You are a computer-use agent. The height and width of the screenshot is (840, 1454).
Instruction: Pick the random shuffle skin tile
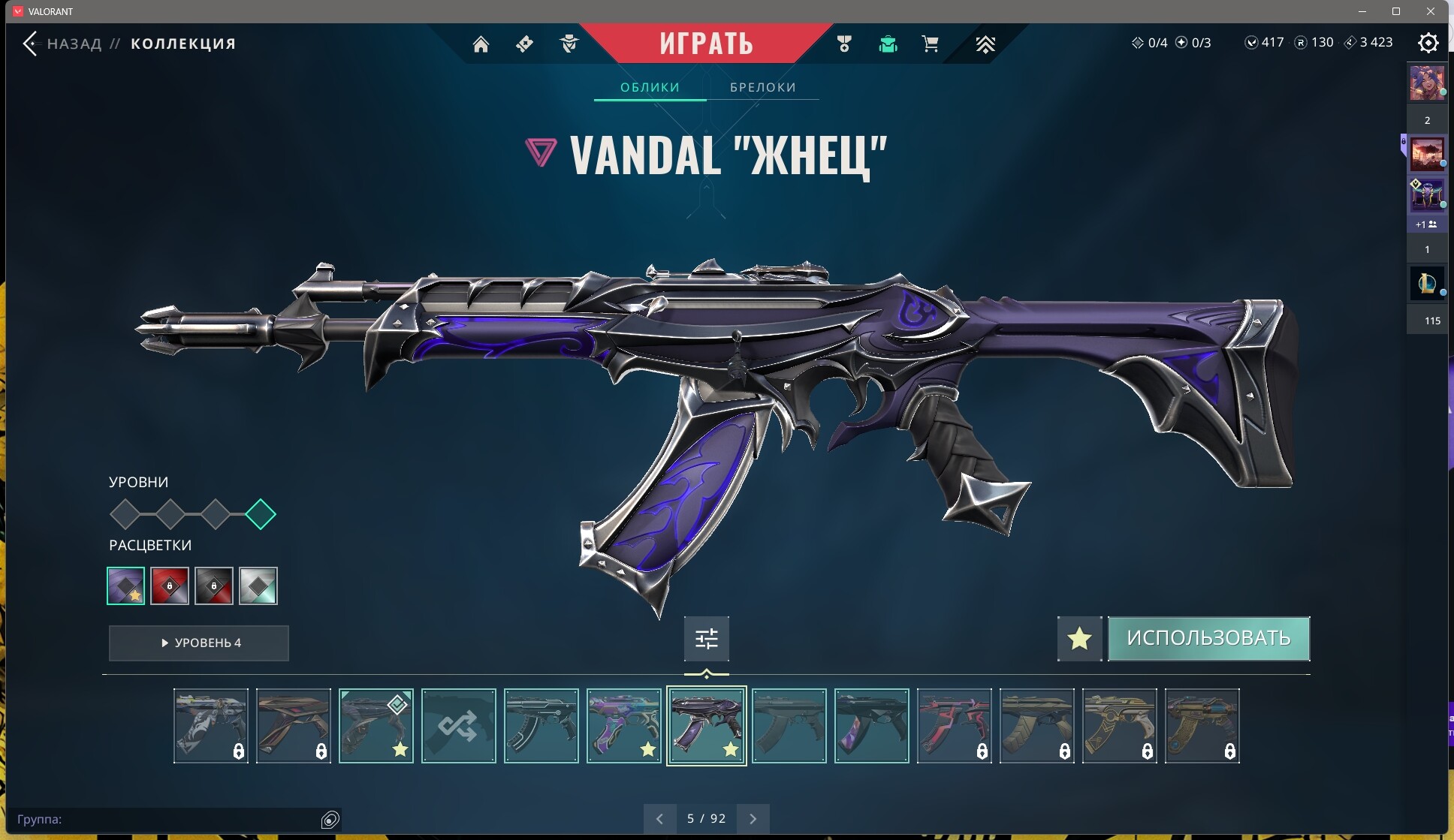[x=458, y=726]
